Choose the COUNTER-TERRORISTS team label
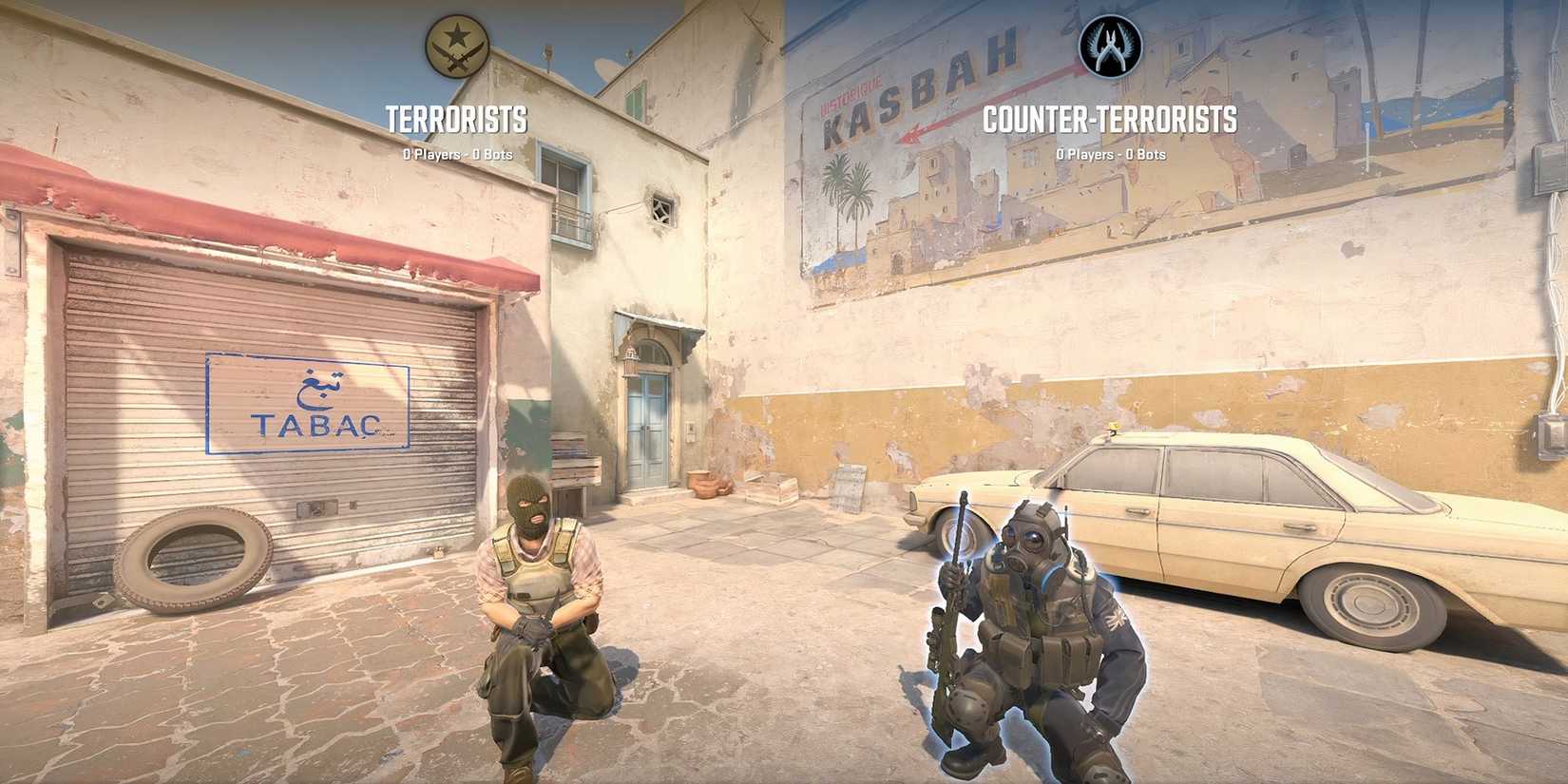Screen dimensions: 1568x784 pos(1109,121)
